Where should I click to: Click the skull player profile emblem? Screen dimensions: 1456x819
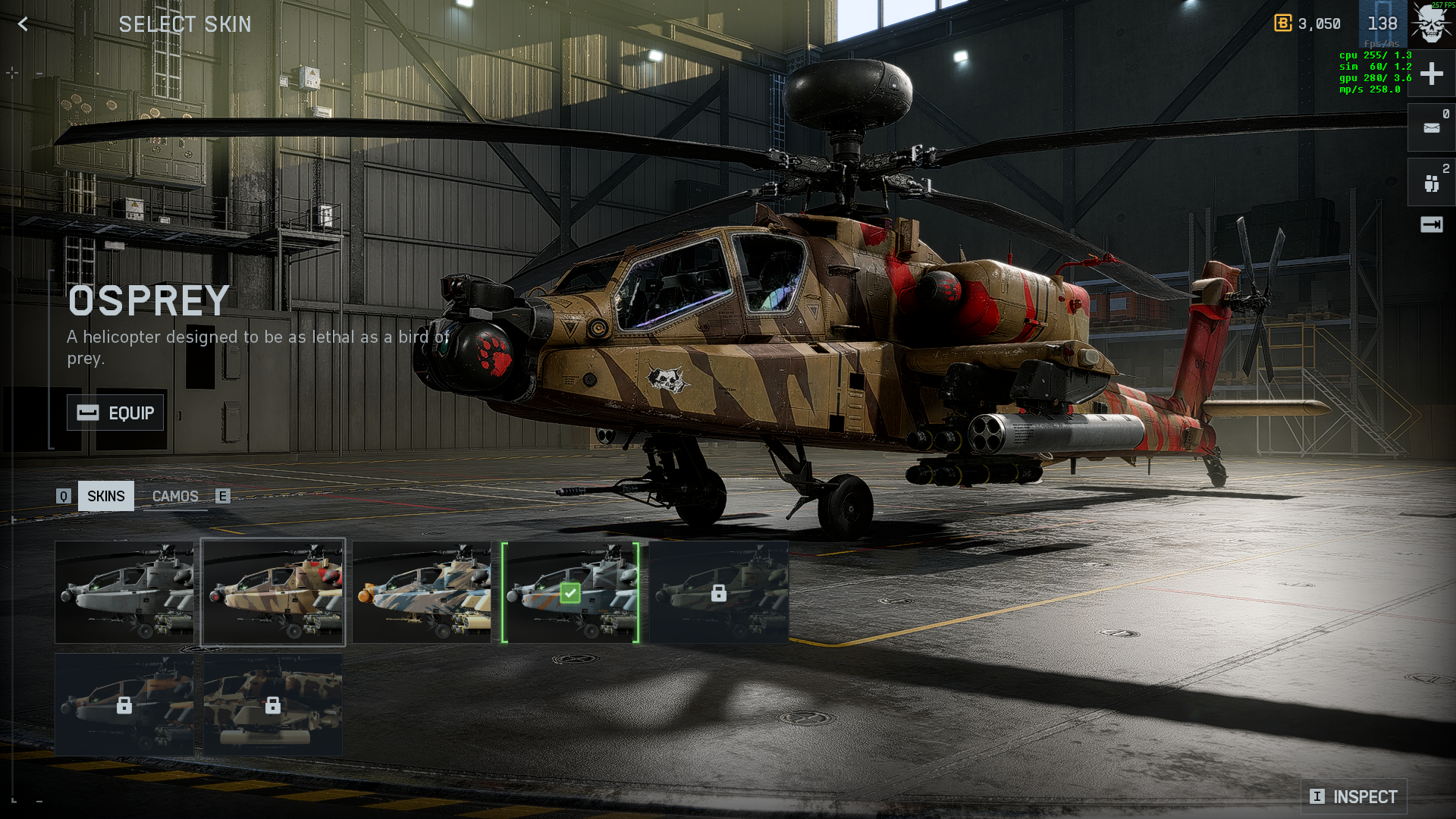pyautogui.click(x=1431, y=23)
